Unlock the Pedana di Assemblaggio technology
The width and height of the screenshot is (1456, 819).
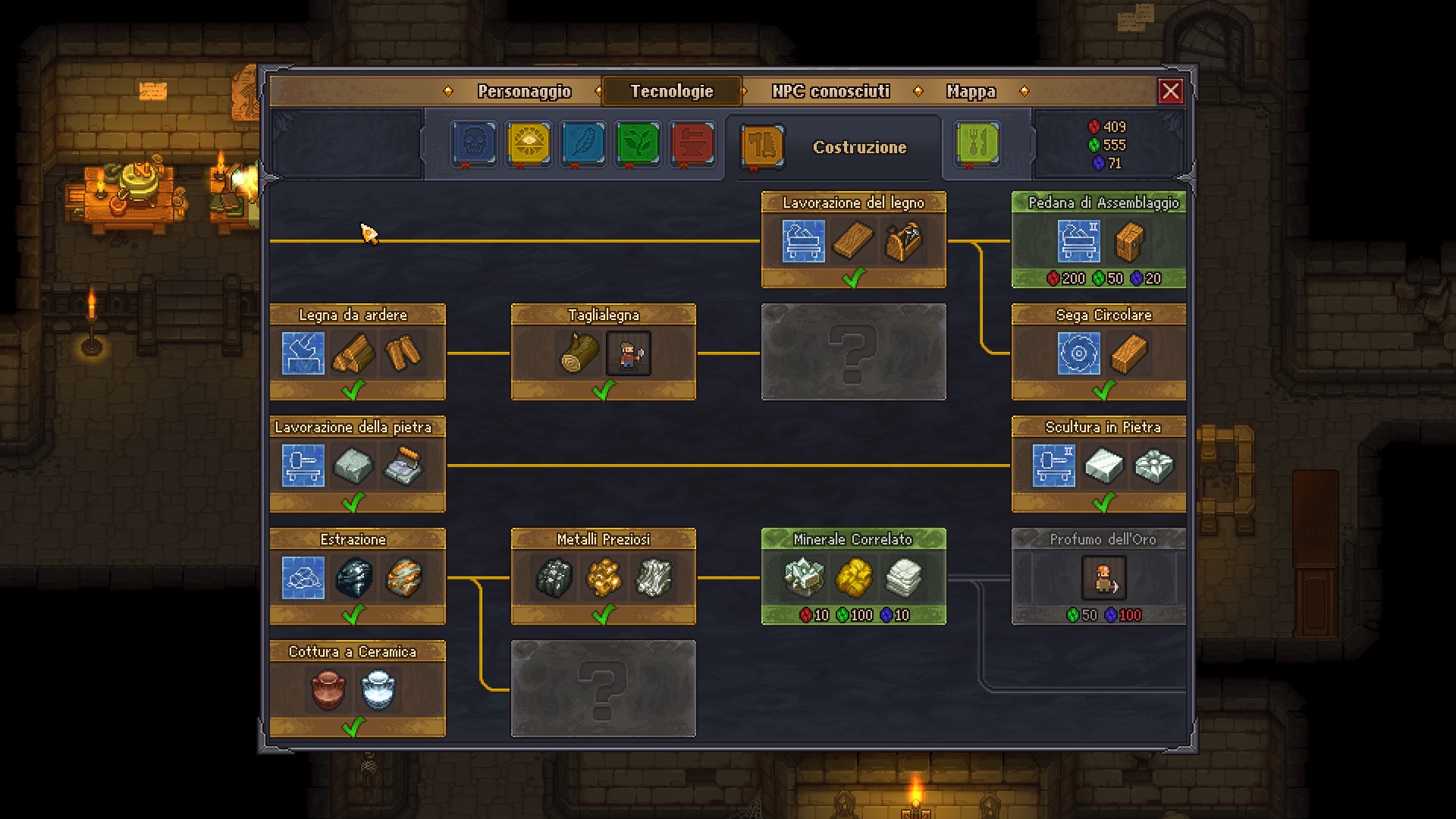[1097, 241]
